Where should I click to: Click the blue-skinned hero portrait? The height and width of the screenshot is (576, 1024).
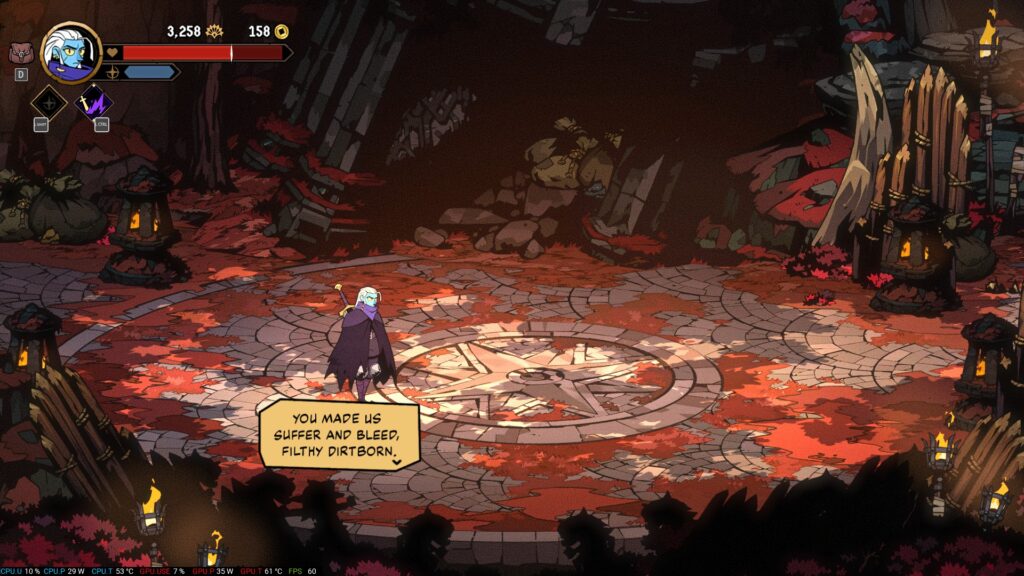[72, 51]
